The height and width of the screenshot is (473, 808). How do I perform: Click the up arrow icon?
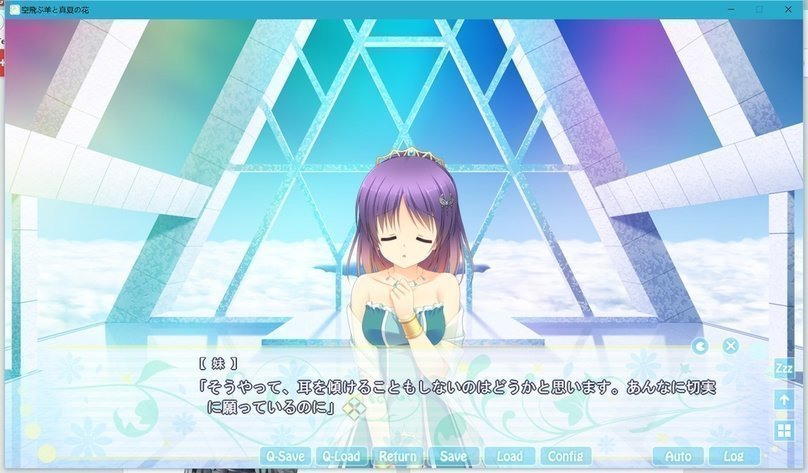click(x=784, y=400)
